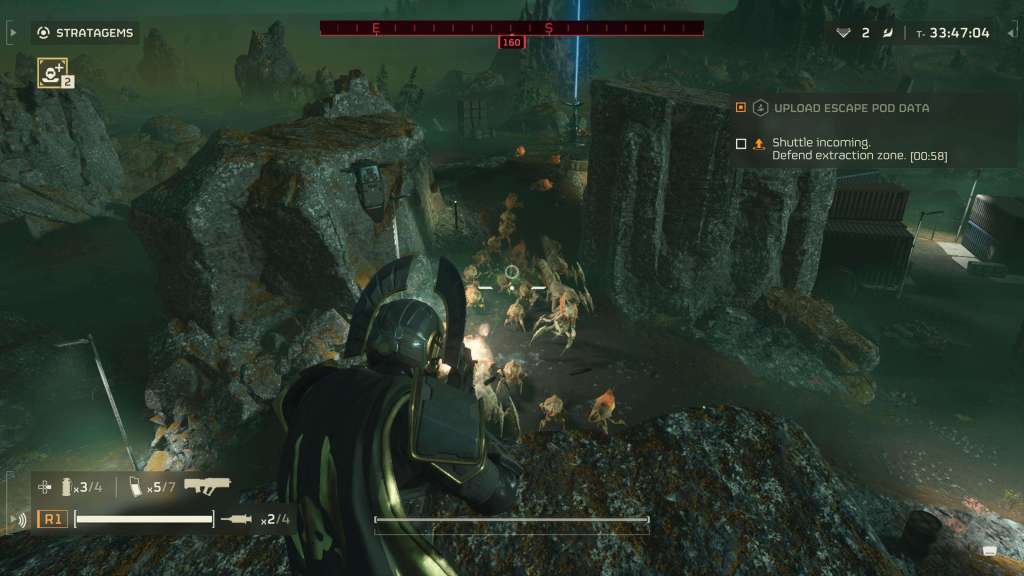The width and height of the screenshot is (1024, 576).
Task: Click the voice chat speaker icon
Action: tap(18, 519)
